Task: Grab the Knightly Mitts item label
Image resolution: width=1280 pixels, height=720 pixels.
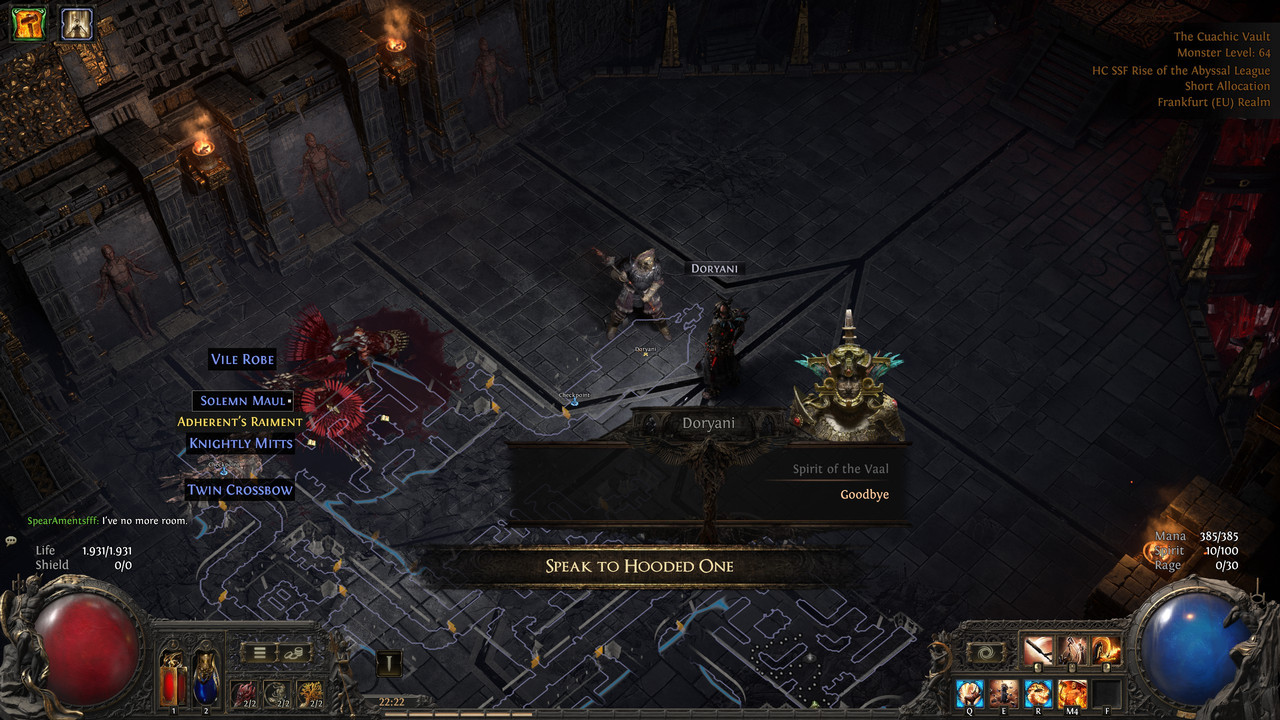Action: click(x=241, y=443)
